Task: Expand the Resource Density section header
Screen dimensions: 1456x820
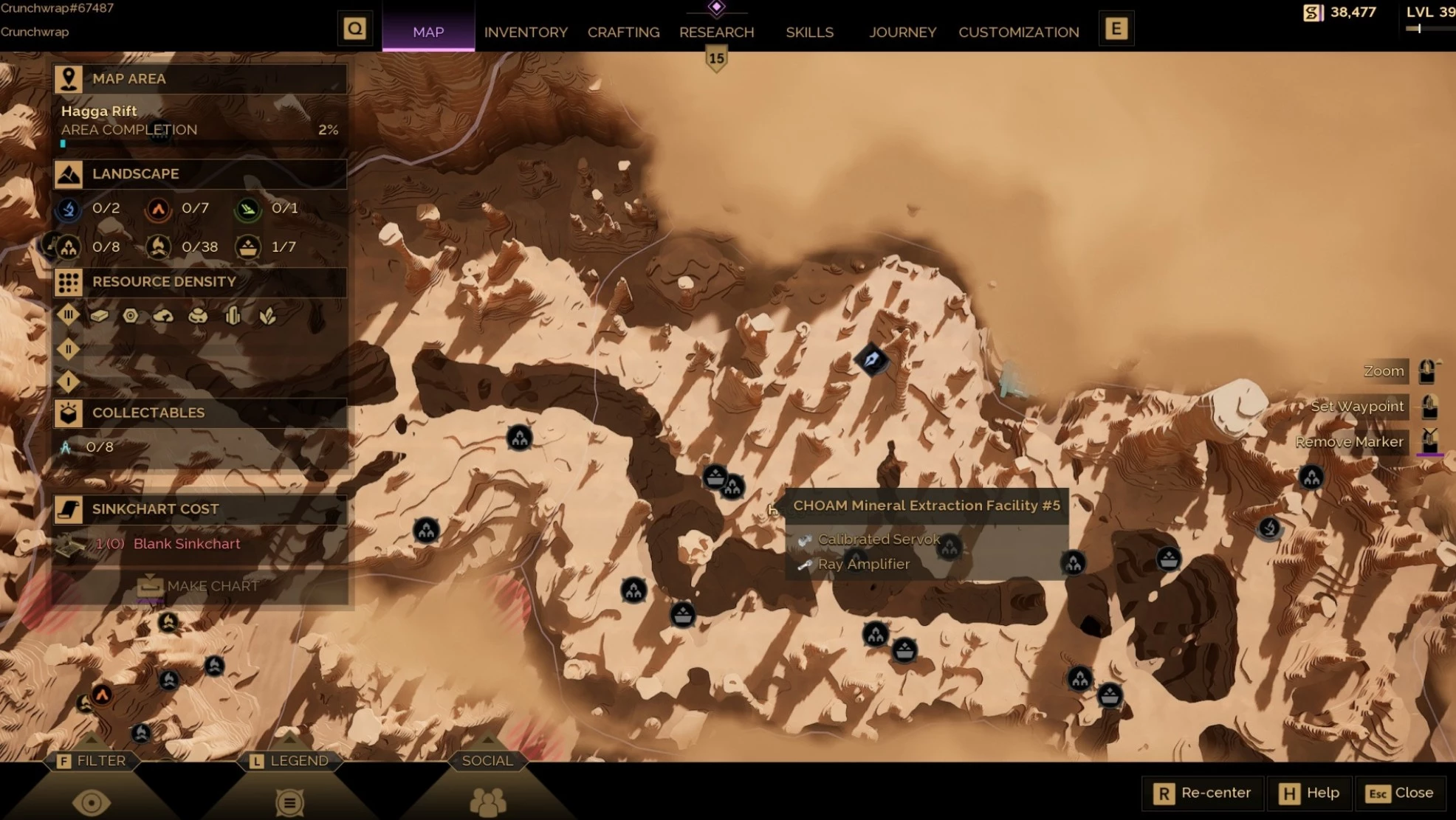Action: click(x=199, y=282)
